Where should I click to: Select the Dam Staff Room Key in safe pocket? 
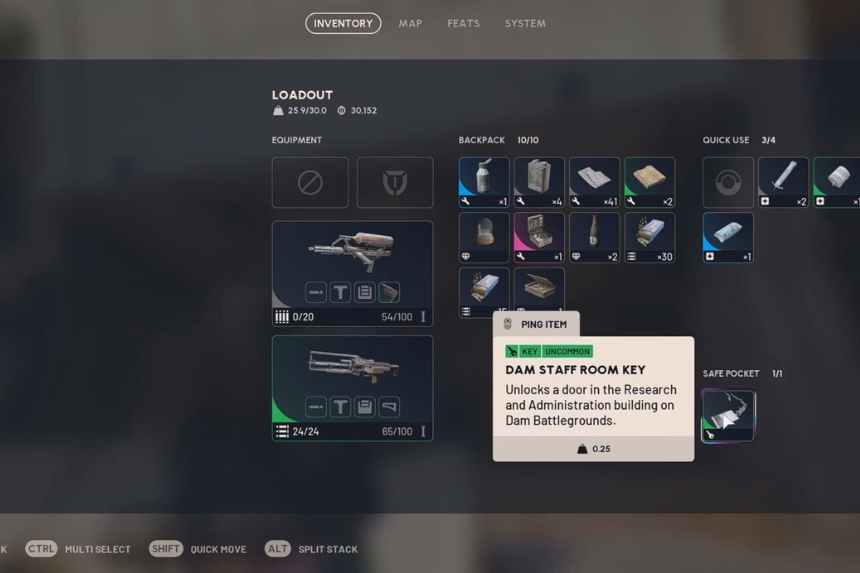(728, 415)
